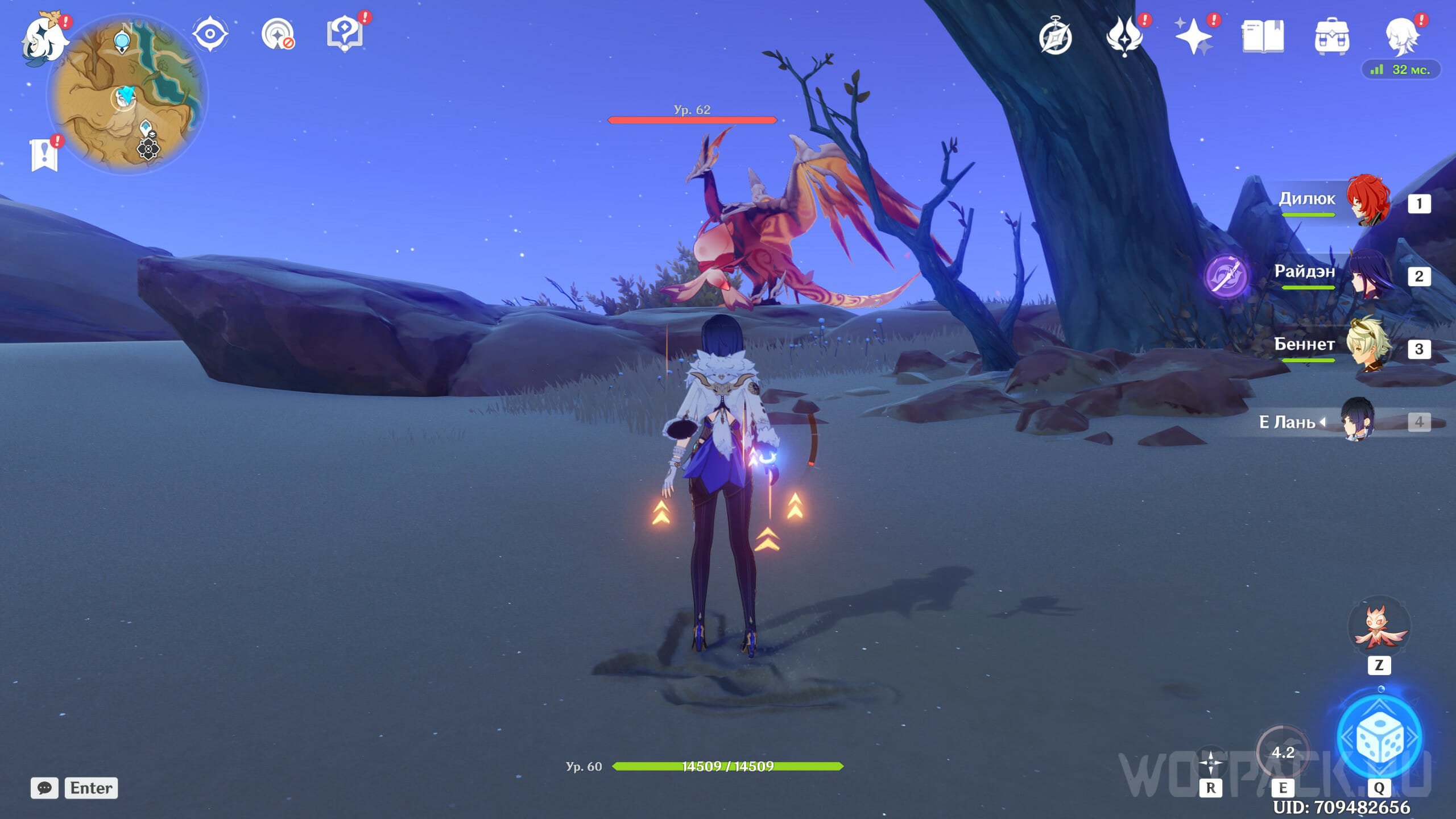Open the compass adventure handbook icon
This screenshot has height=819, width=1456.
pyautogui.click(x=1056, y=36)
